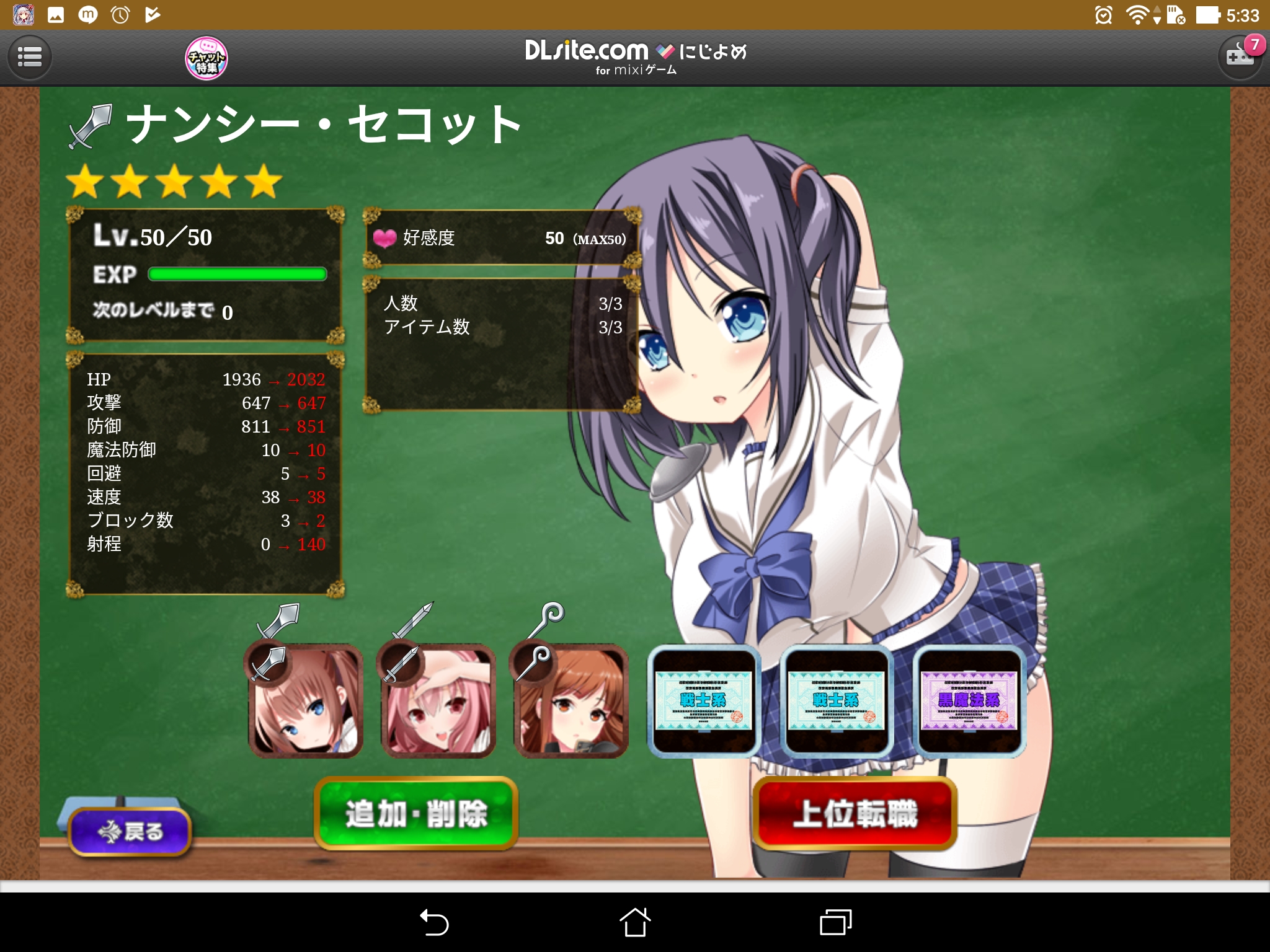Image resolution: width=1270 pixels, height=952 pixels.
Task: Select the purple 黒魔法系 certificate item
Action: point(969,700)
